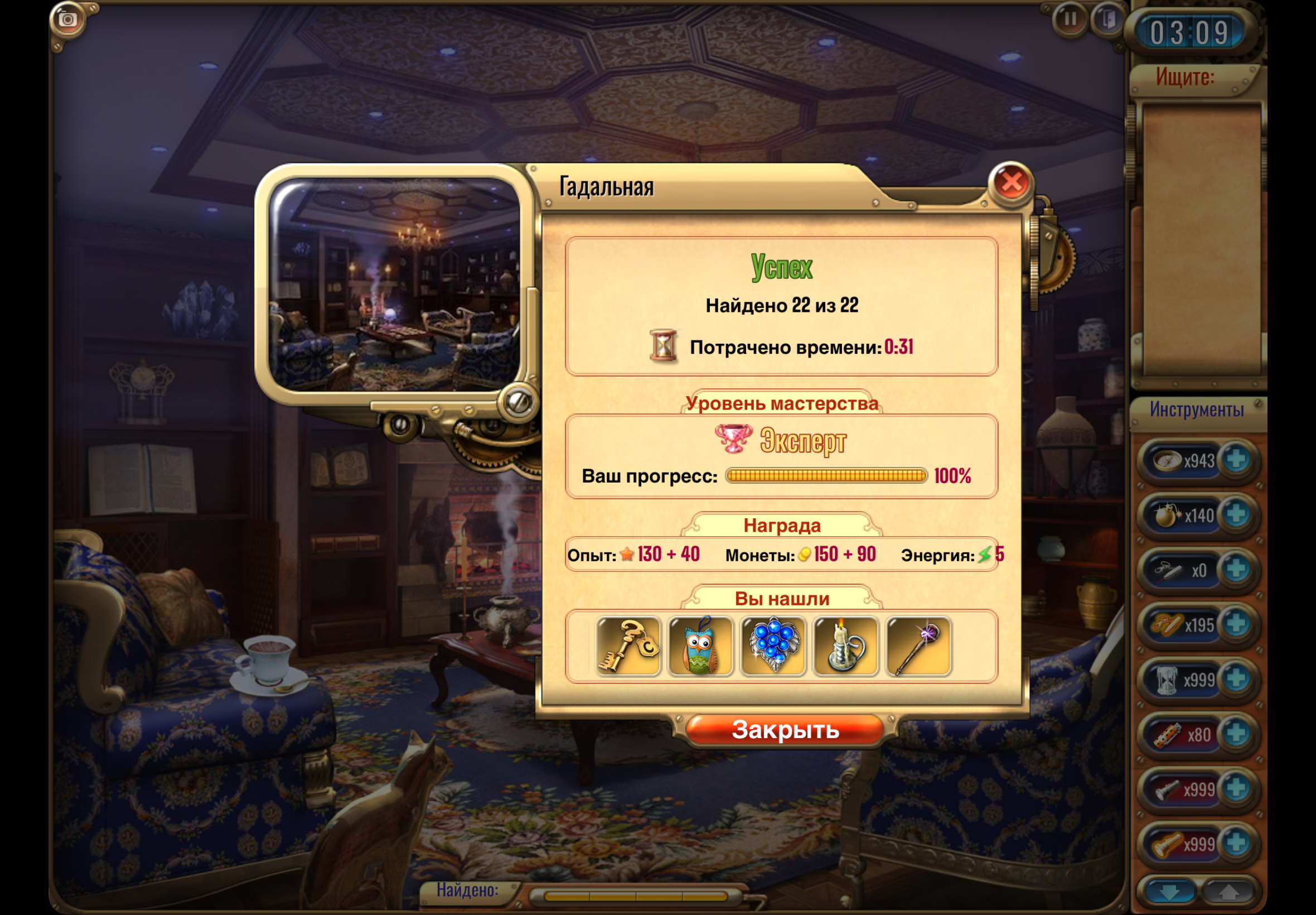Select the found candle holder reward
This screenshot has height=915, width=1316.
click(x=845, y=647)
